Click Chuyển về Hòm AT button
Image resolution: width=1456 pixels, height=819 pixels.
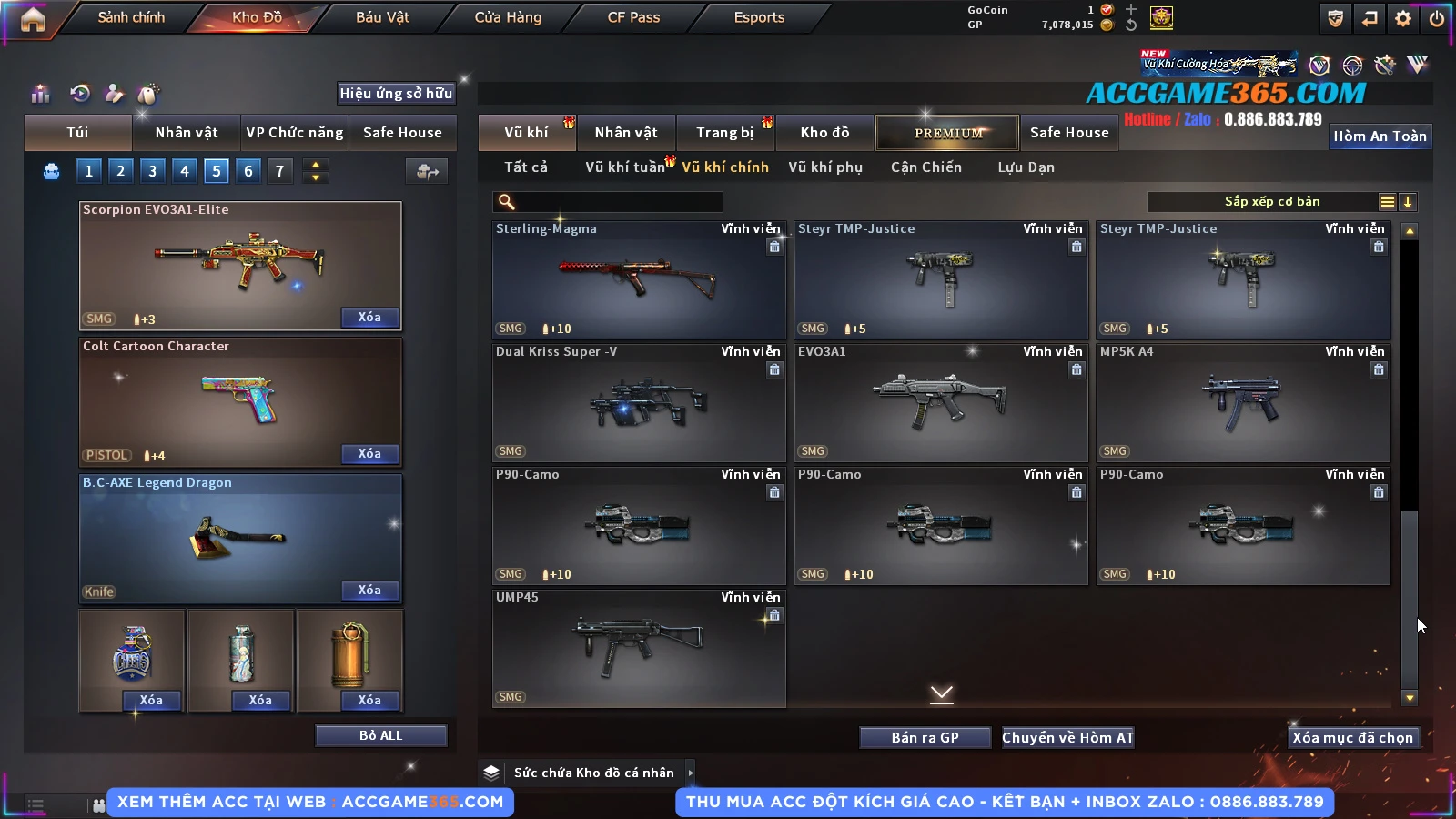[1067, 737]
